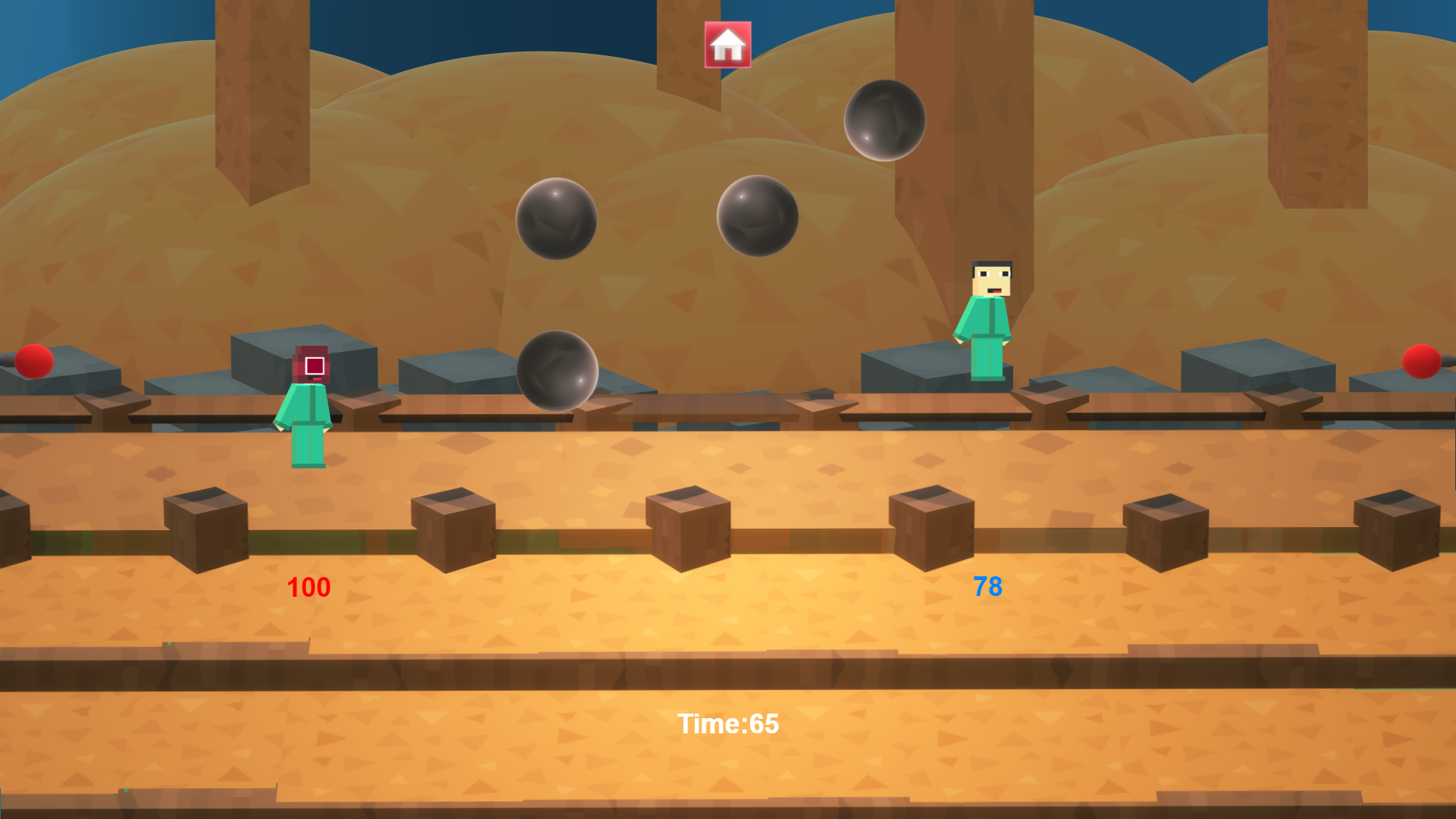Click the black ball falling near the guard
This screenshot has width=1456, height=819.
[559, 372]
